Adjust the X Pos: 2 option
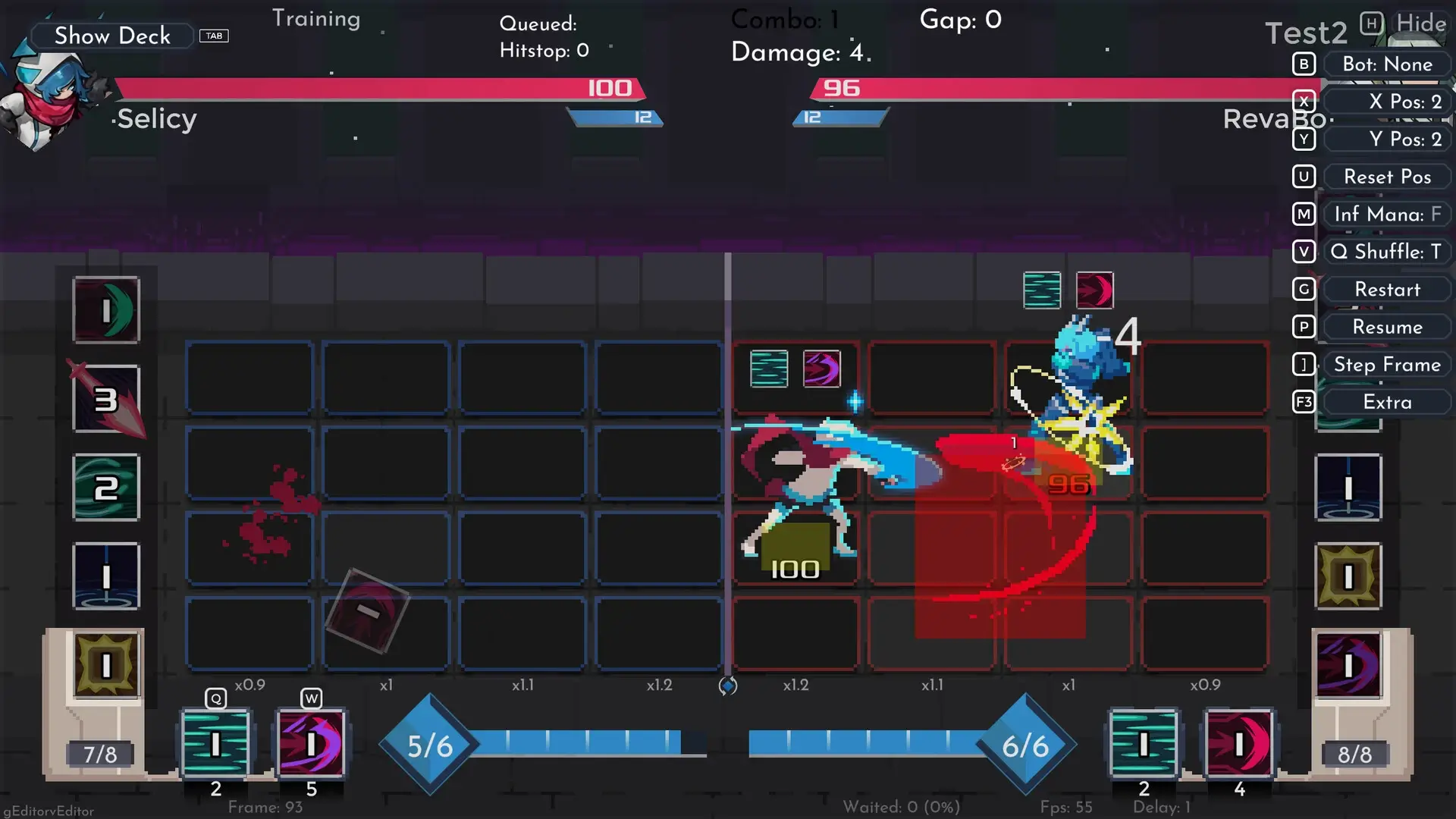1456x819 pixels. [x=1386, y=102]
